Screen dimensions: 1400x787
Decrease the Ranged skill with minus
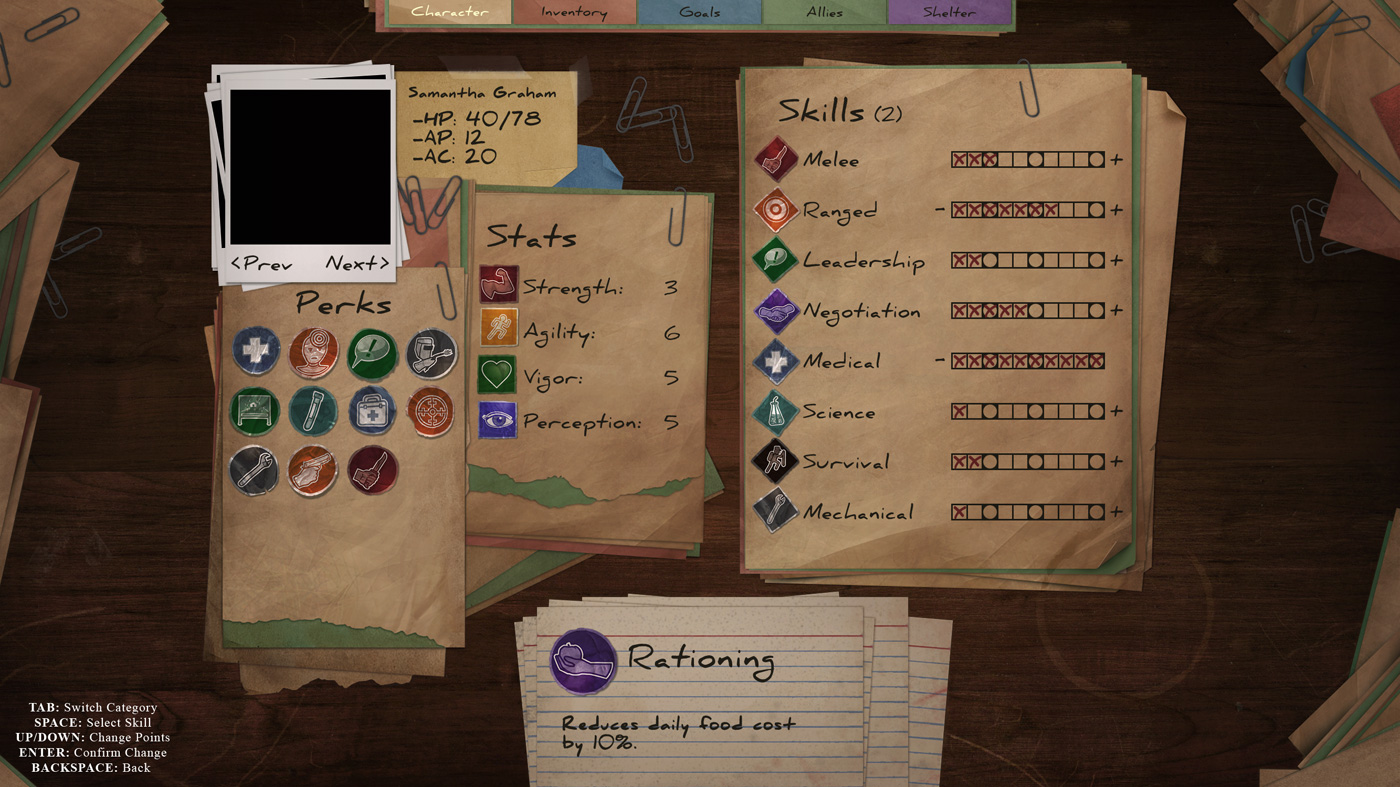(940, 210)
